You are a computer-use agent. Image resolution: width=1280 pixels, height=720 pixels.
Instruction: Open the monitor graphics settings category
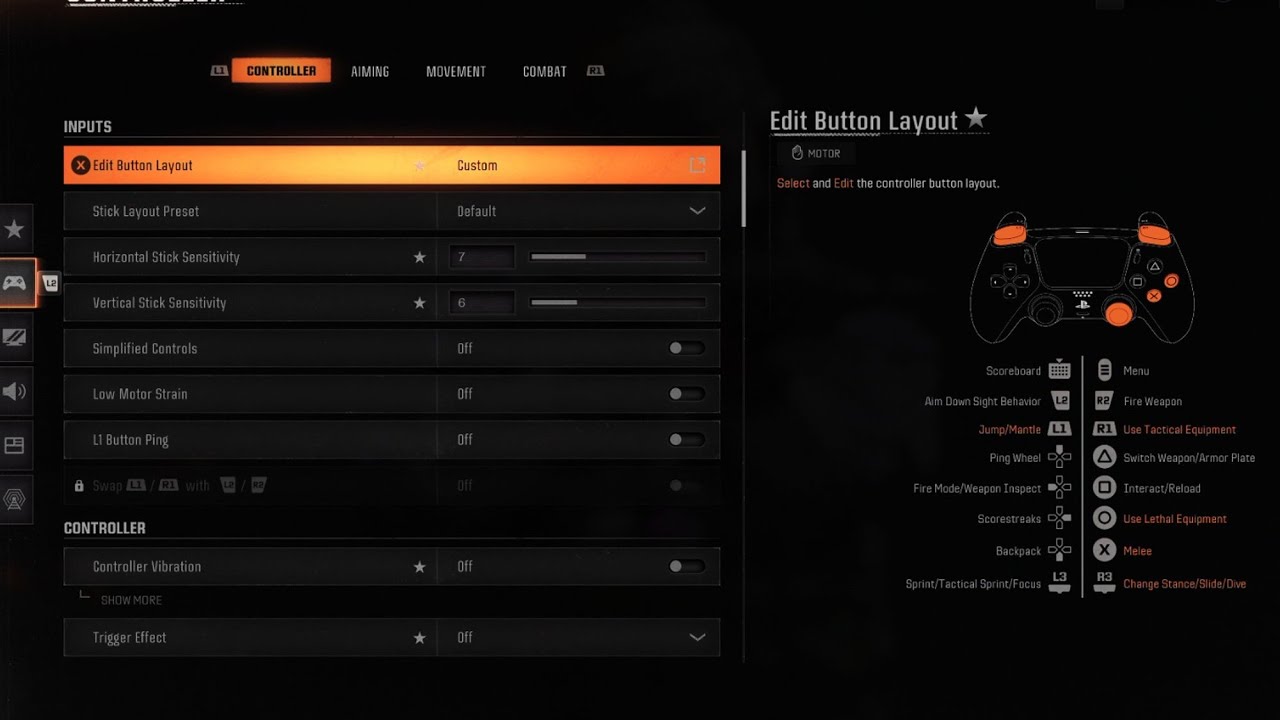click(x=15, y=338)
